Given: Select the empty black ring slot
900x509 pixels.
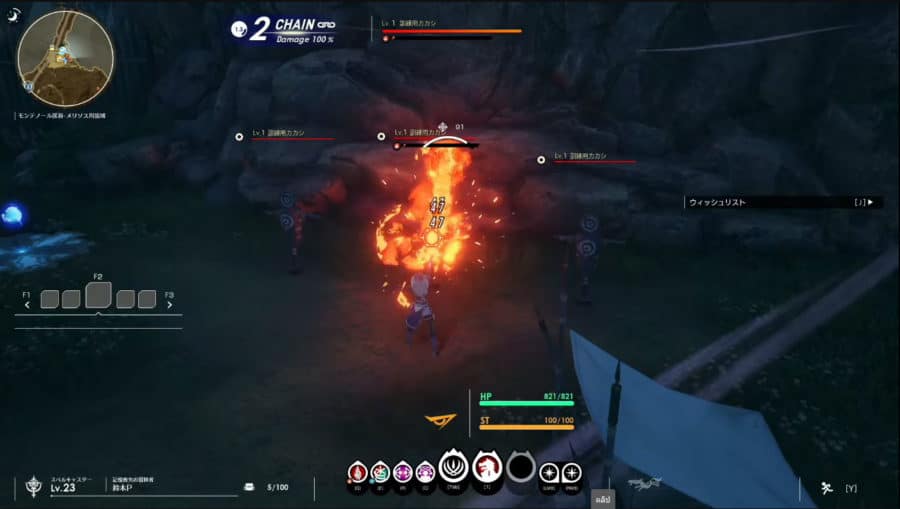Looking at the screenshot, I should (x=520, y=467).
